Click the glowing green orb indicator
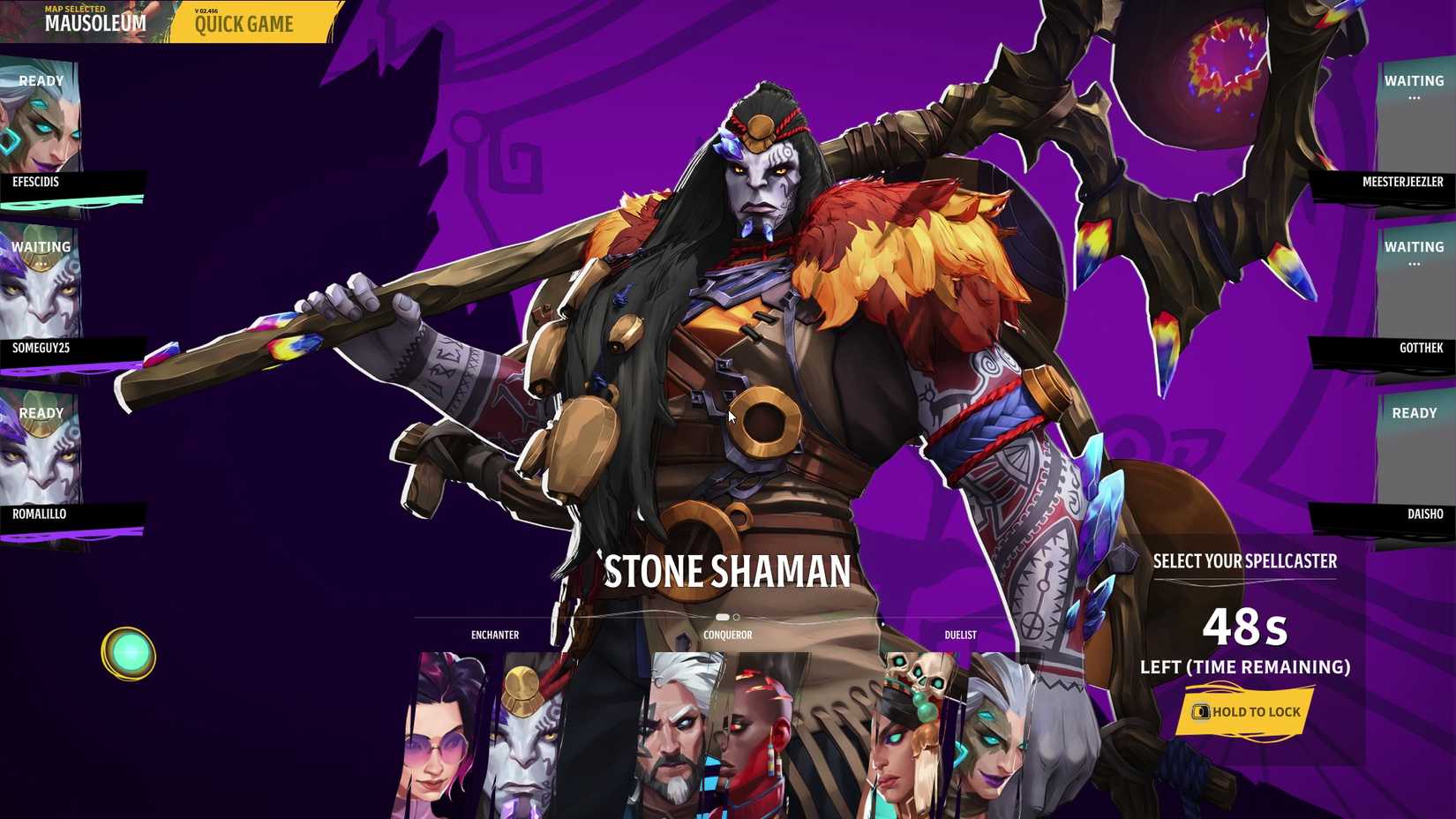Screen dimensions: 1456x819 click(x=131, y=653)
